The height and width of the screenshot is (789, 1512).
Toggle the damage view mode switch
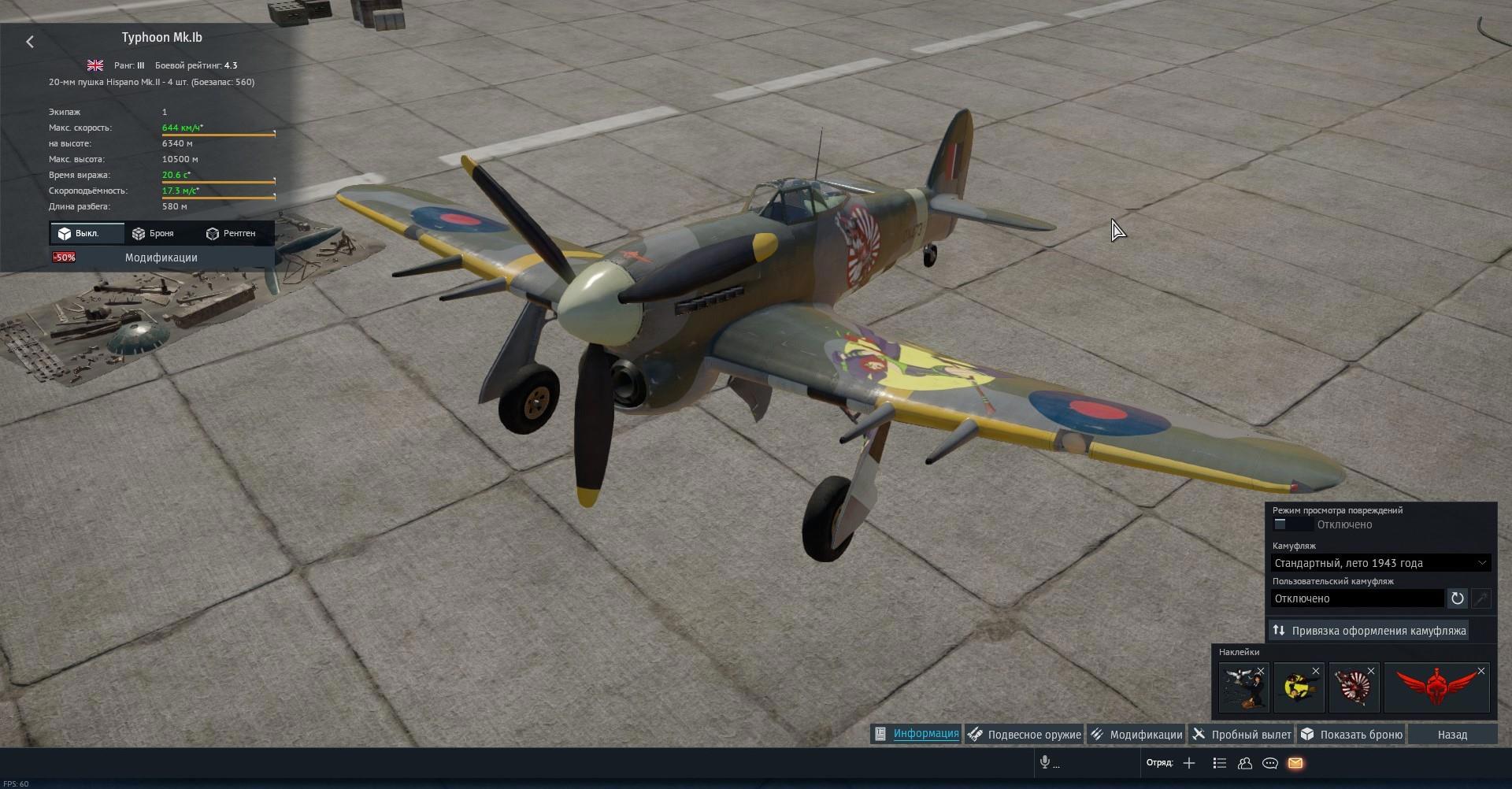click(x=1291, y=524)
